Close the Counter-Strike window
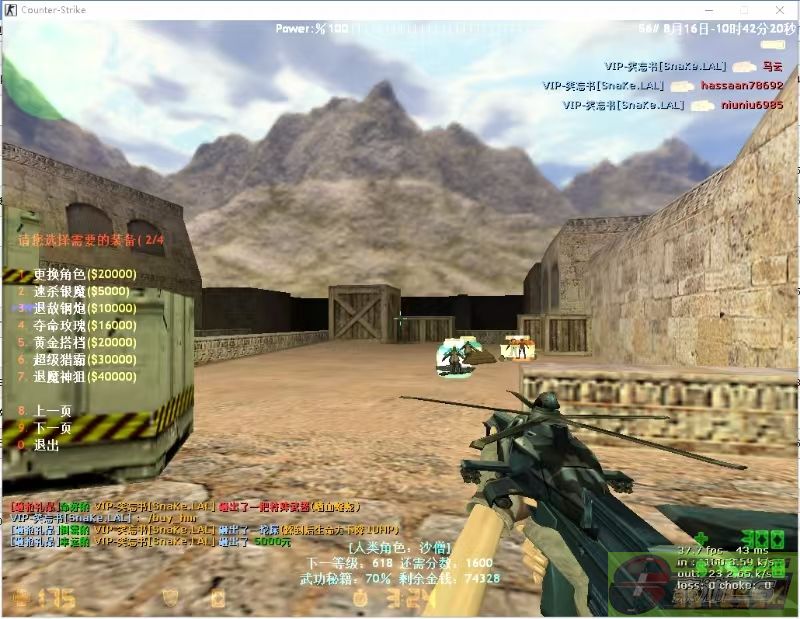This screenshot has width=800, height=619. 781,8
